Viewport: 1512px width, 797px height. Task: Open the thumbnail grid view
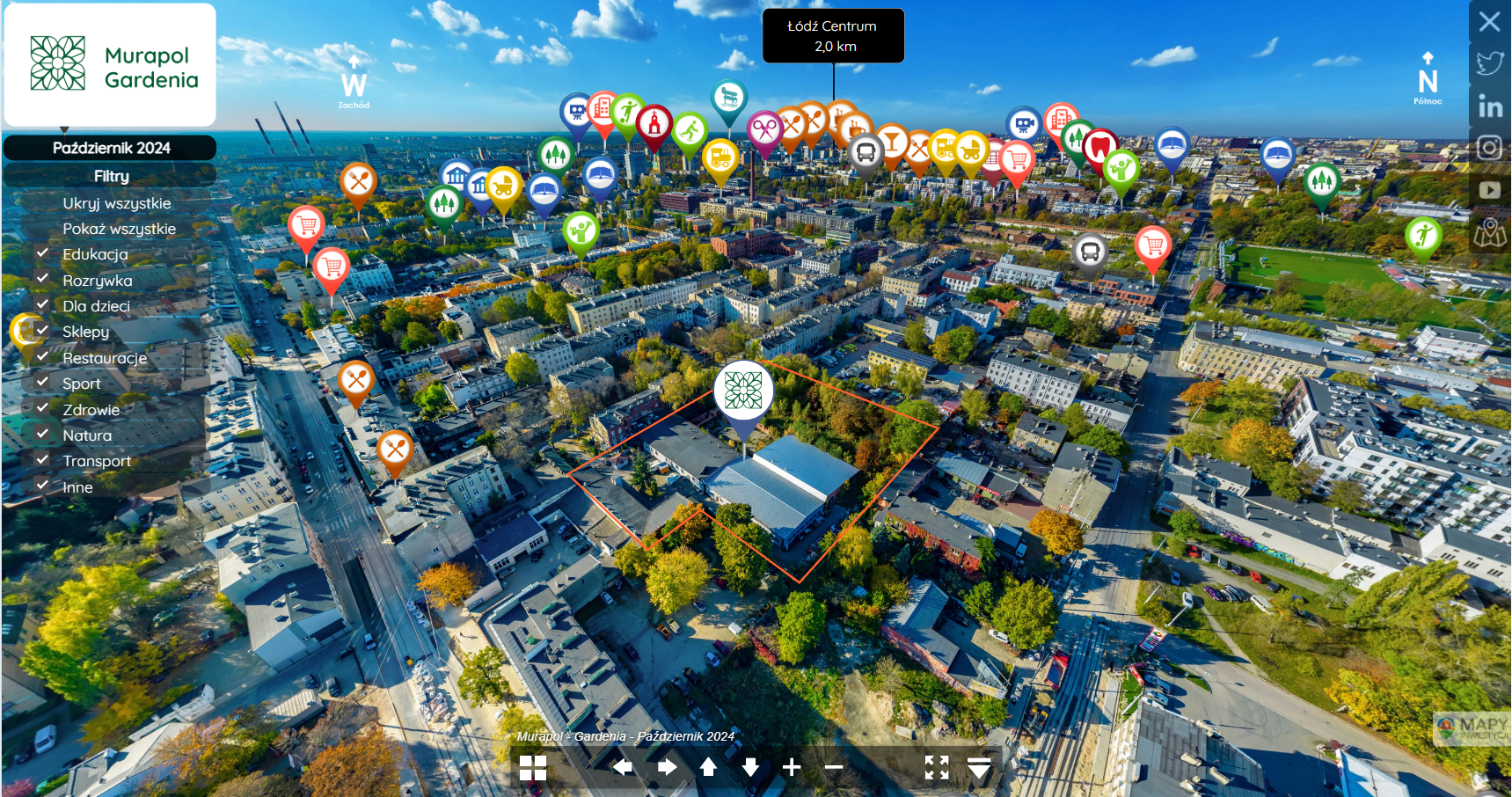coord(533,768)
